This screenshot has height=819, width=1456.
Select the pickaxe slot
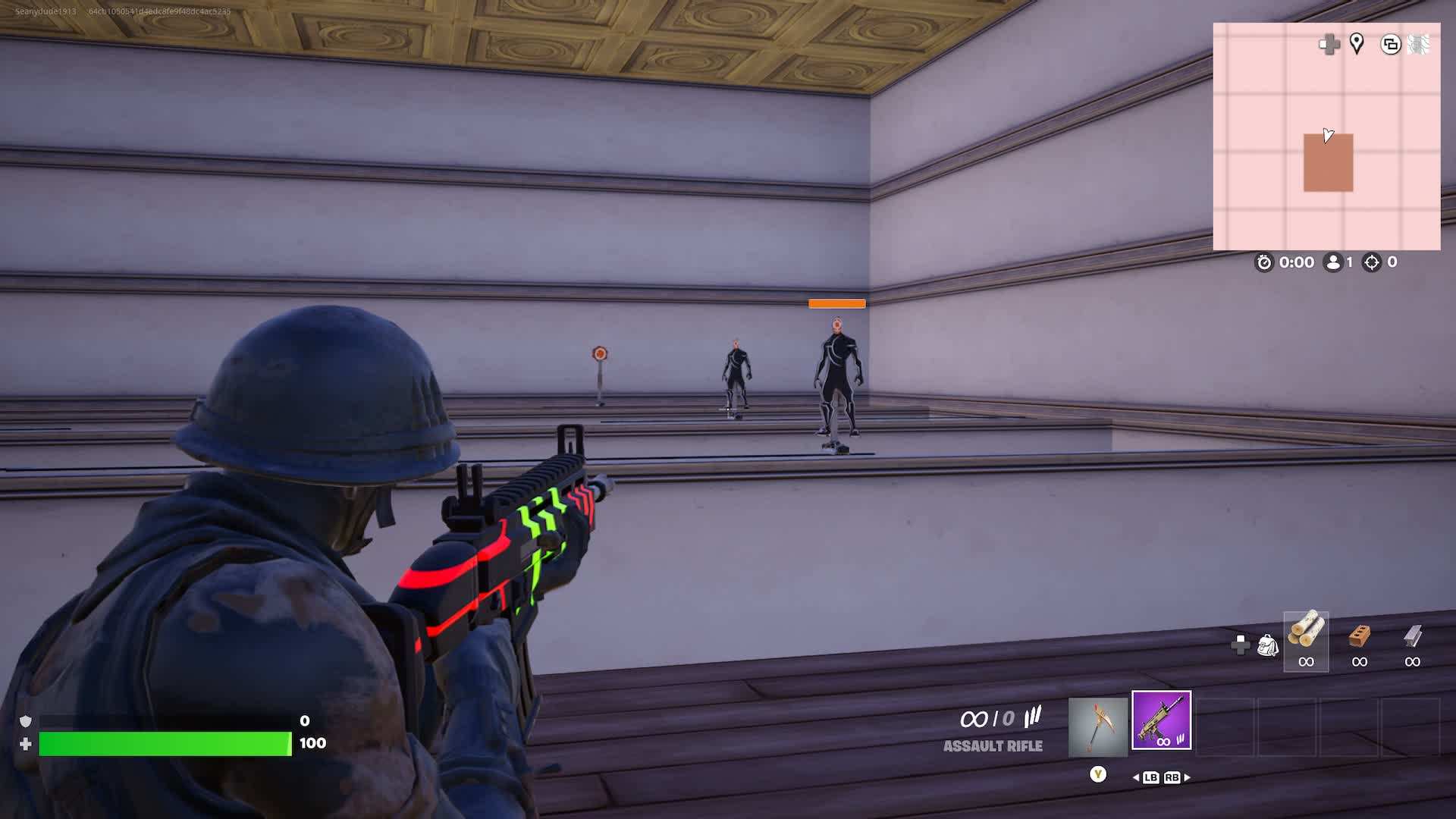coord(1097,726)
